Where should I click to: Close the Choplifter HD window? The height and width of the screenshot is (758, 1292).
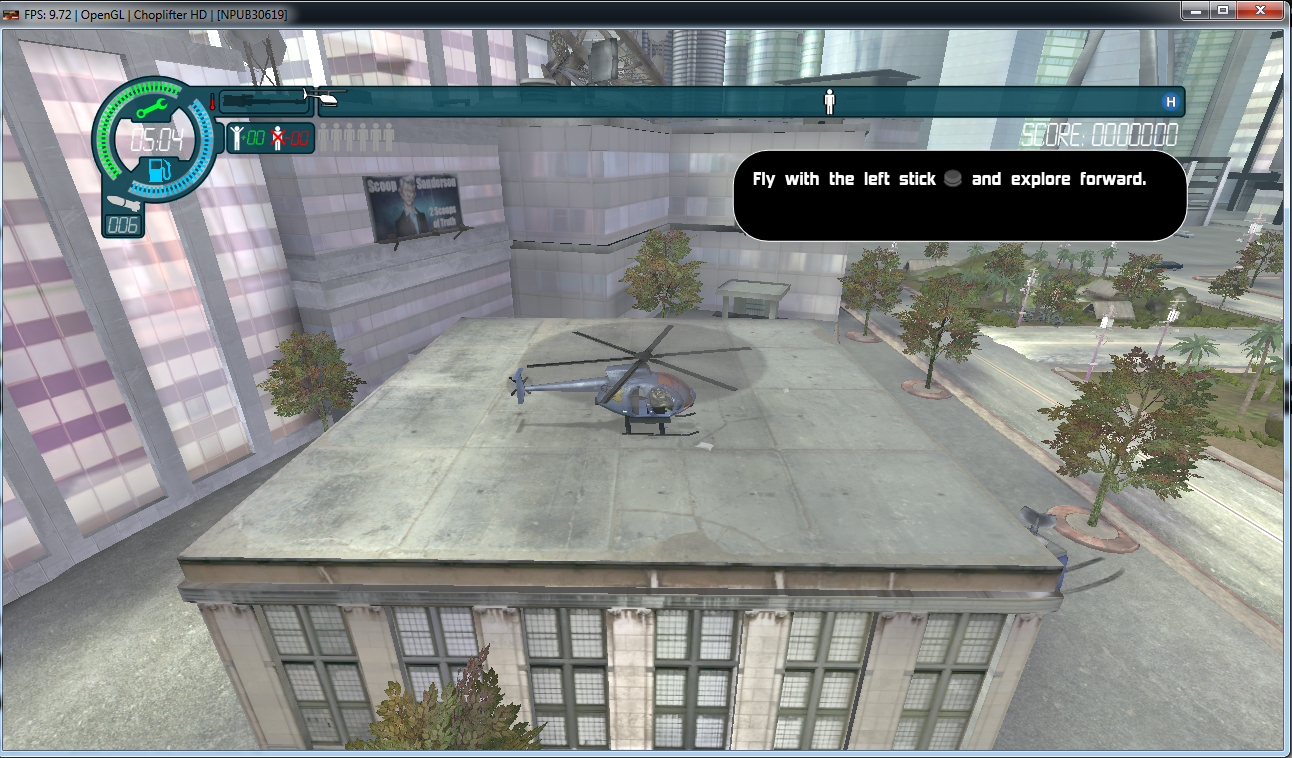[1258, 10]
